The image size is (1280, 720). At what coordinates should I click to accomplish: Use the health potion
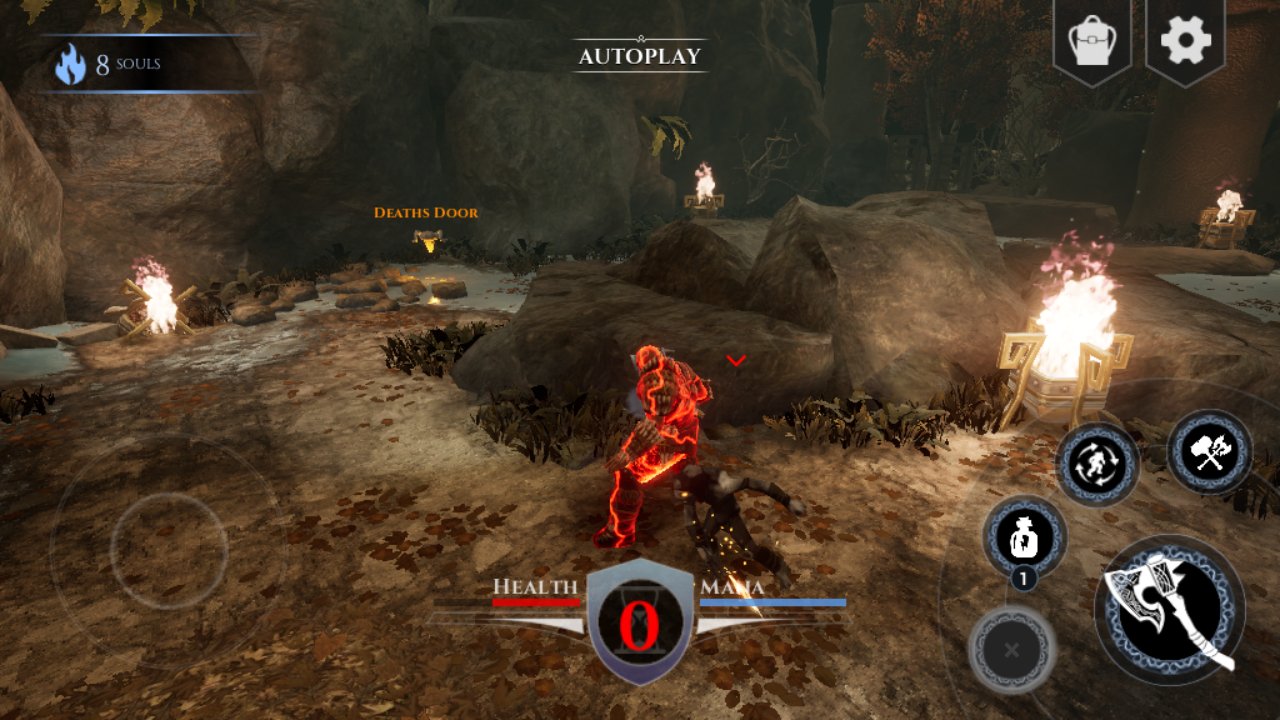[x=1025, y=538]
